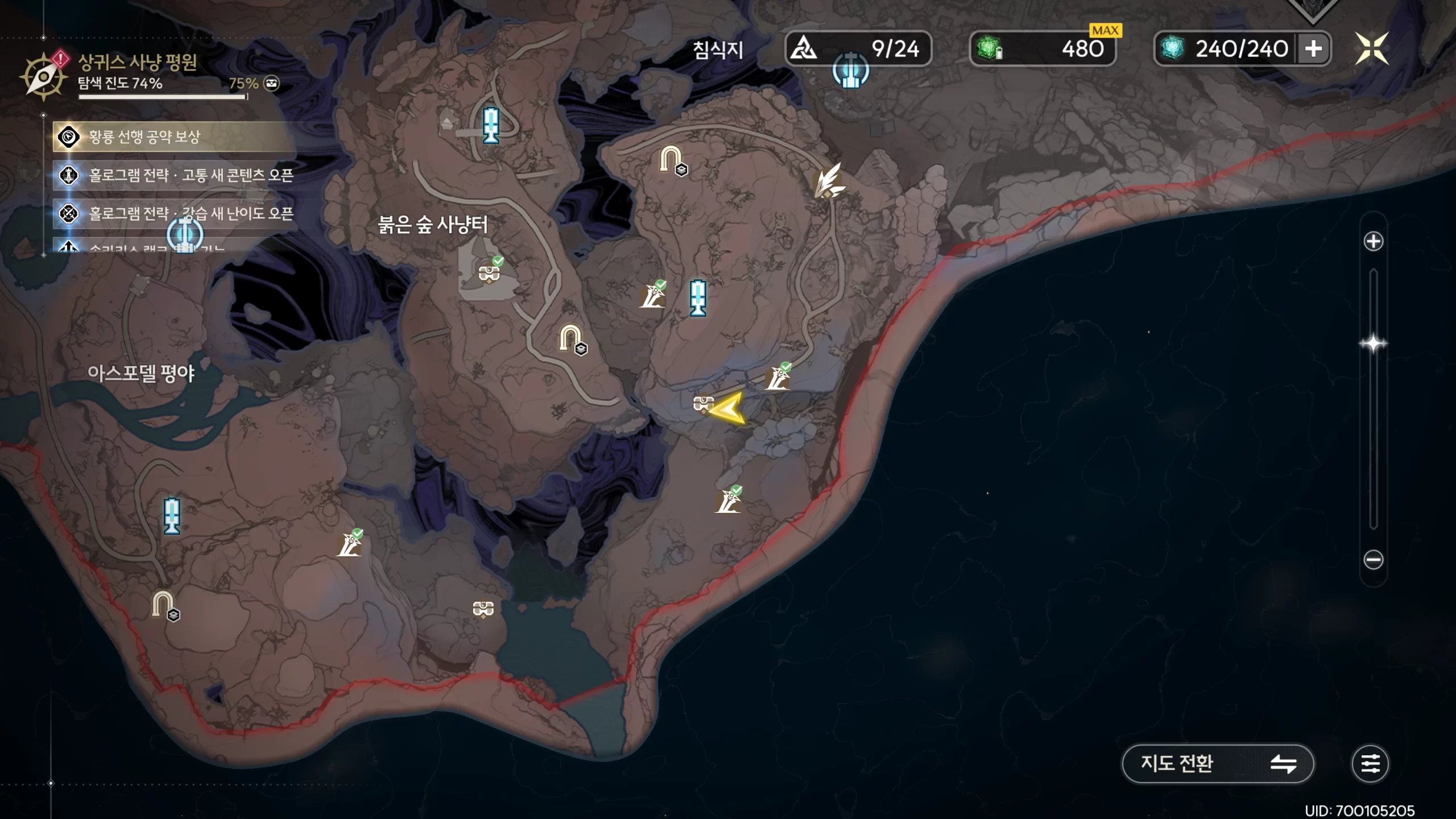Select the 황룡 선행 공약 보상 entry
1456x819 pixels.
173,136
